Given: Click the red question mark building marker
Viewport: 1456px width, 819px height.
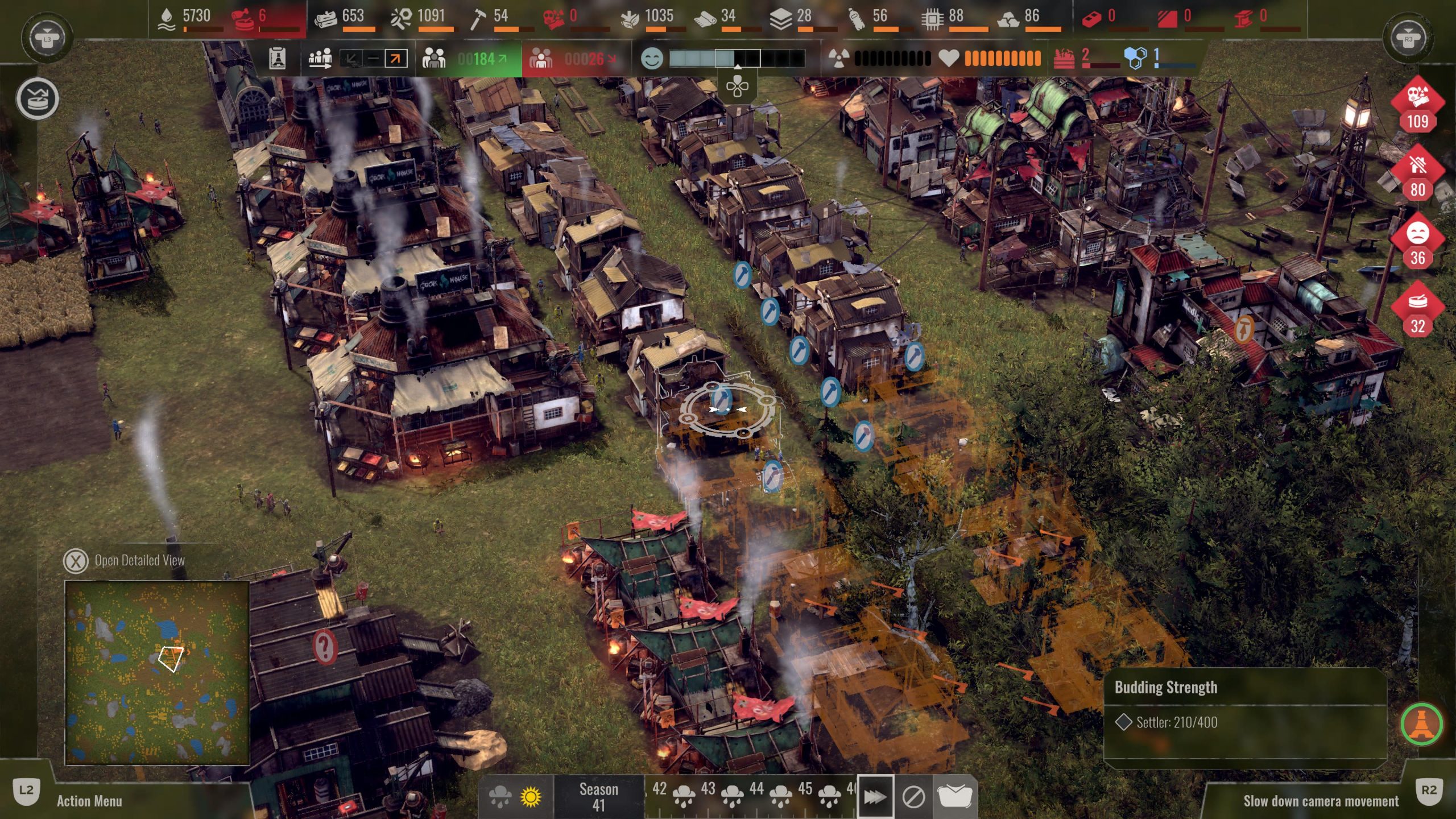Looking at the screenshot, I should tap(325, 647).
